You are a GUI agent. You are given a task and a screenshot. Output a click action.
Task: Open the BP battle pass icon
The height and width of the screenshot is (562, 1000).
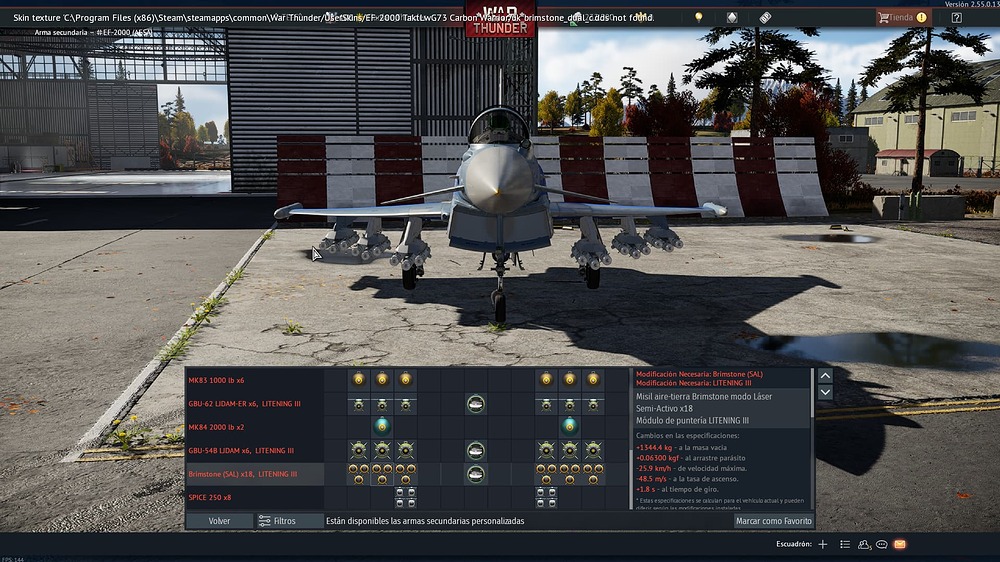coord(765,17)
